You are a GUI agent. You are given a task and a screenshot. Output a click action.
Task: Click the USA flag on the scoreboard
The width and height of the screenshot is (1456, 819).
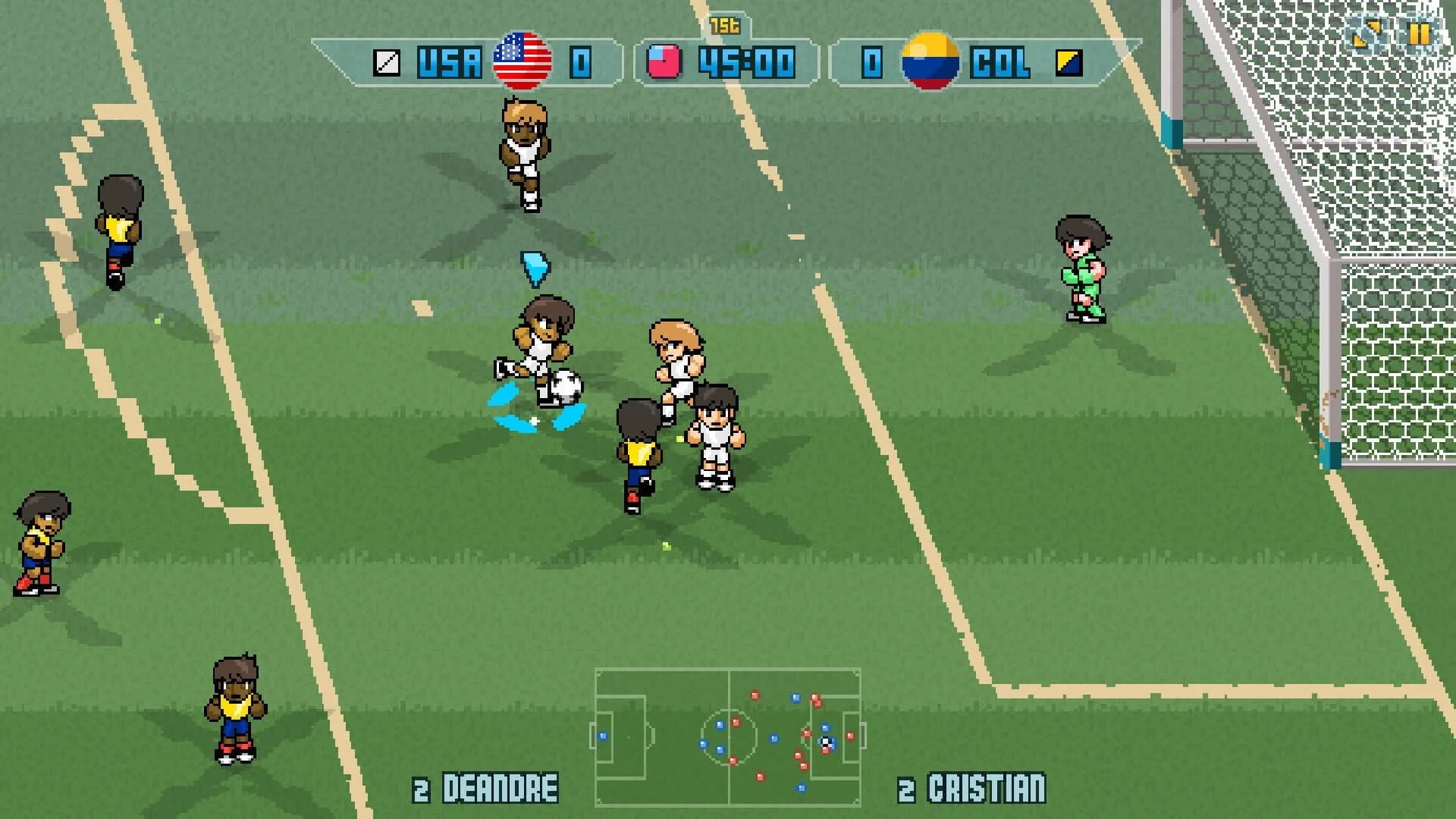click(522, 61)
